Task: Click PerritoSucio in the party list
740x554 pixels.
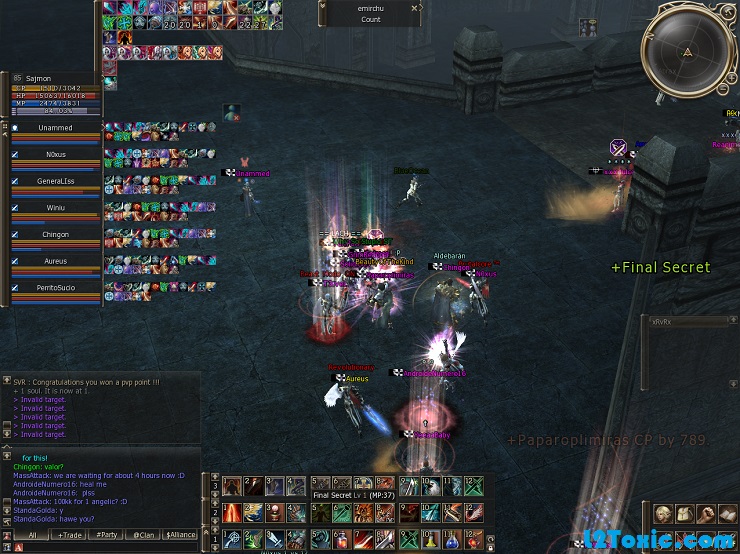Action: (x=55, y=287)
